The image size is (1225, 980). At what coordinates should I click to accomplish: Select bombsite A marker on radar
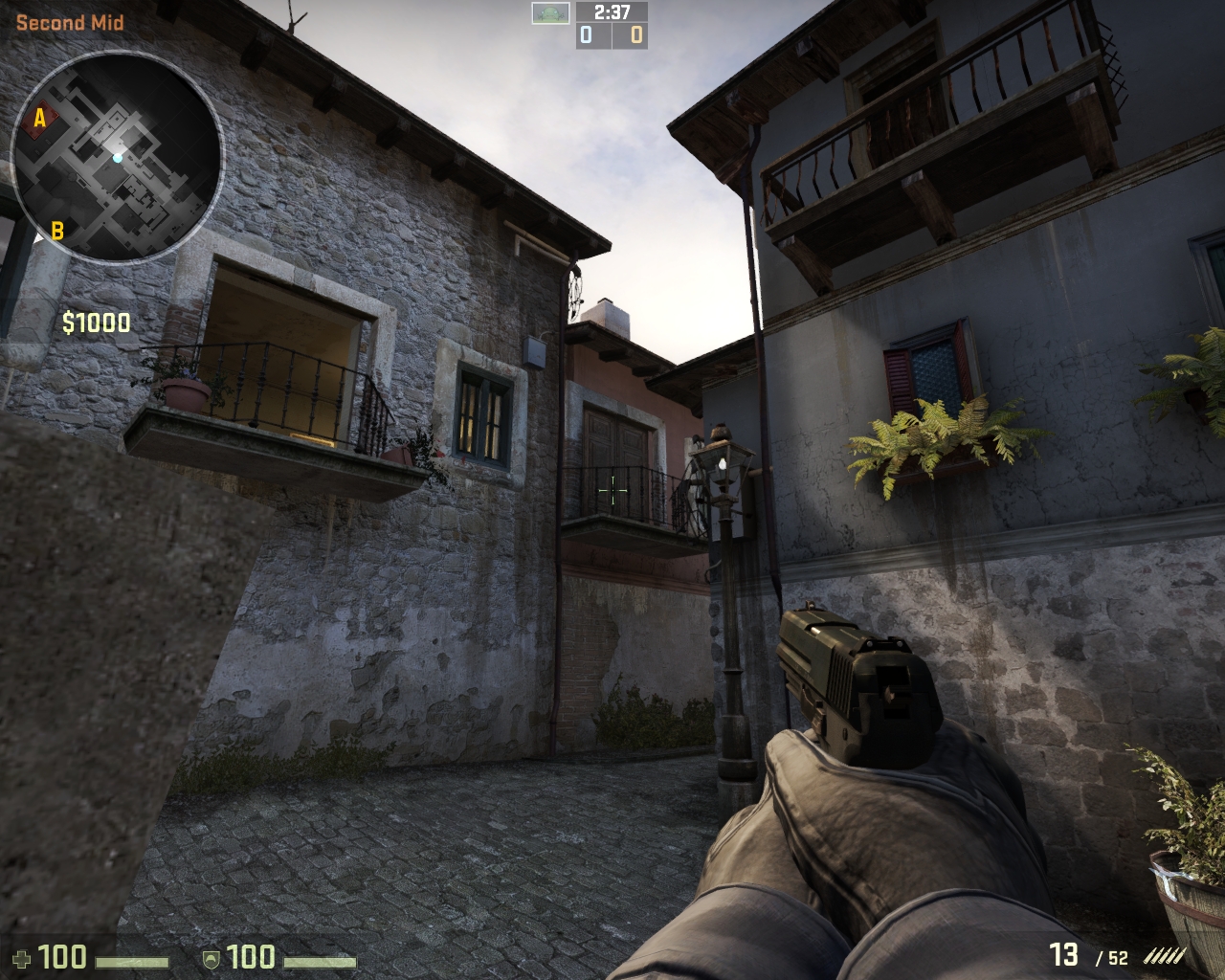tap(40, 119)
